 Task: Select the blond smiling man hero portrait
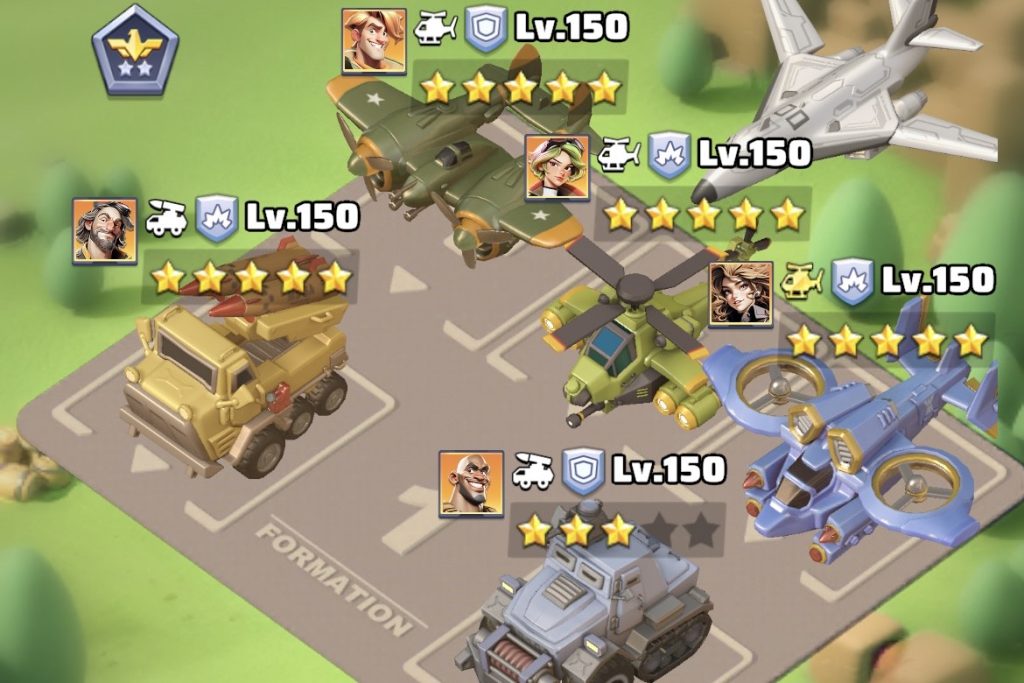coord(374,41)
